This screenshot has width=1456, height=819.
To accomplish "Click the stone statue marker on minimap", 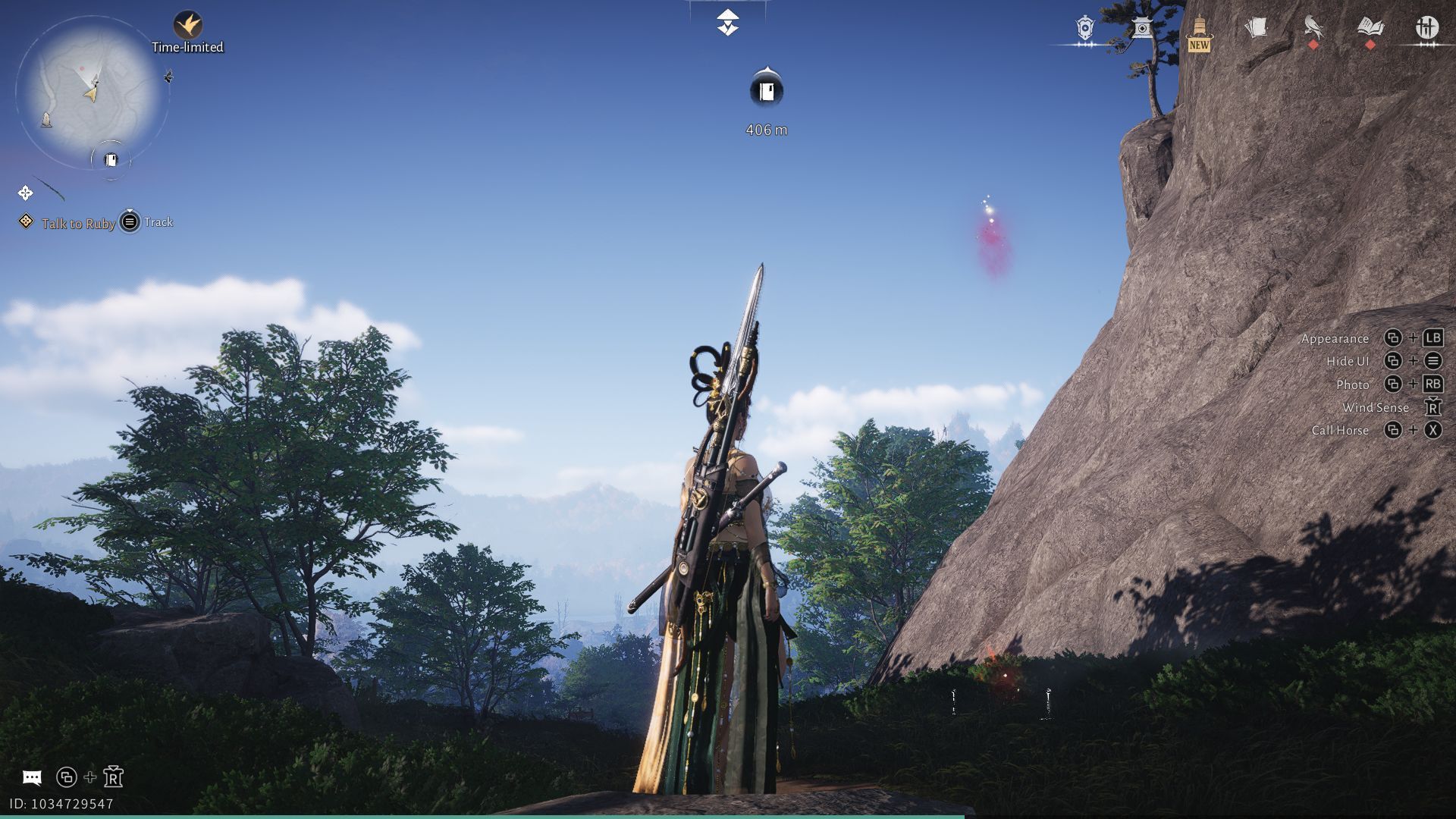I will [x=46, y=120].
